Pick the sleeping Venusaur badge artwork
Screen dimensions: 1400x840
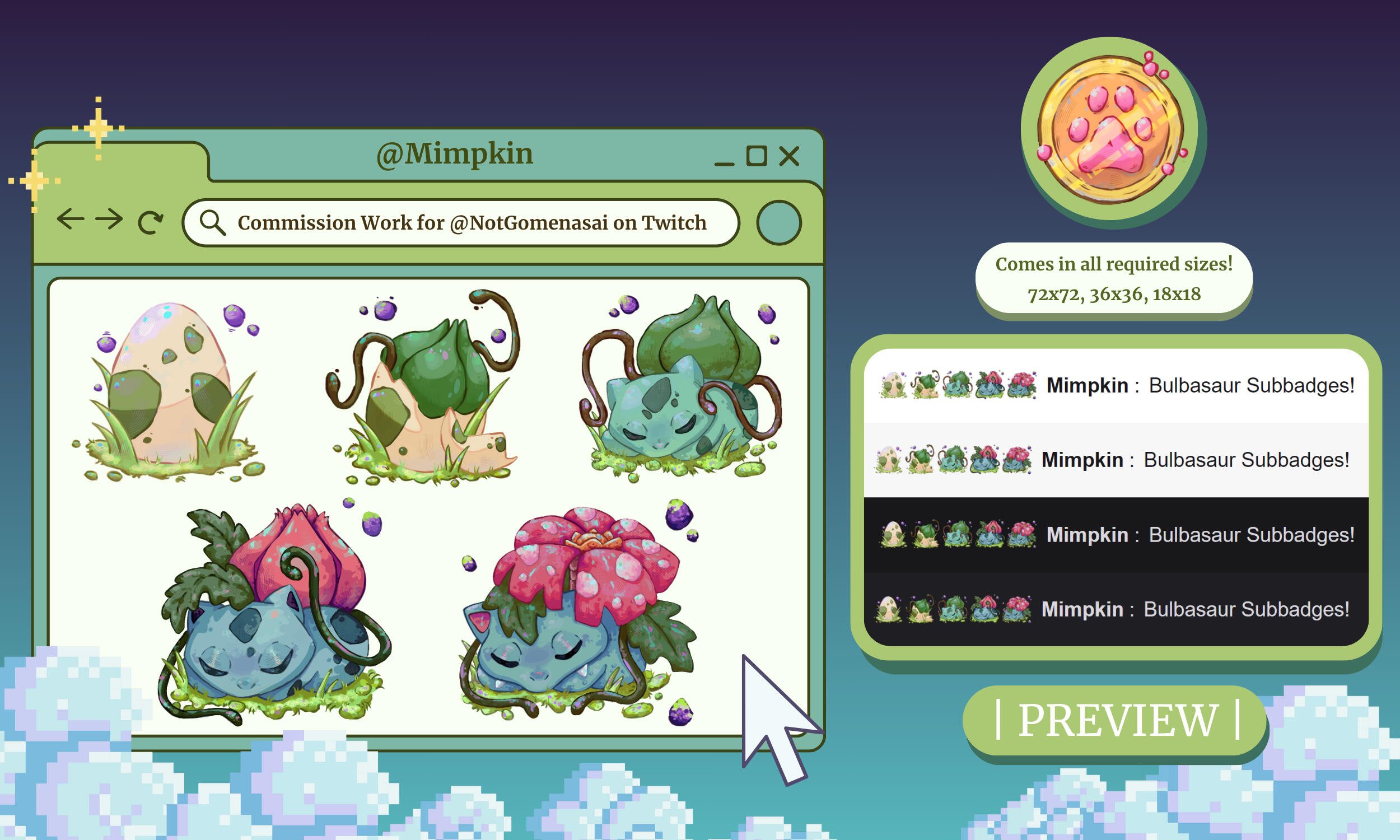(x=577, y=612)
